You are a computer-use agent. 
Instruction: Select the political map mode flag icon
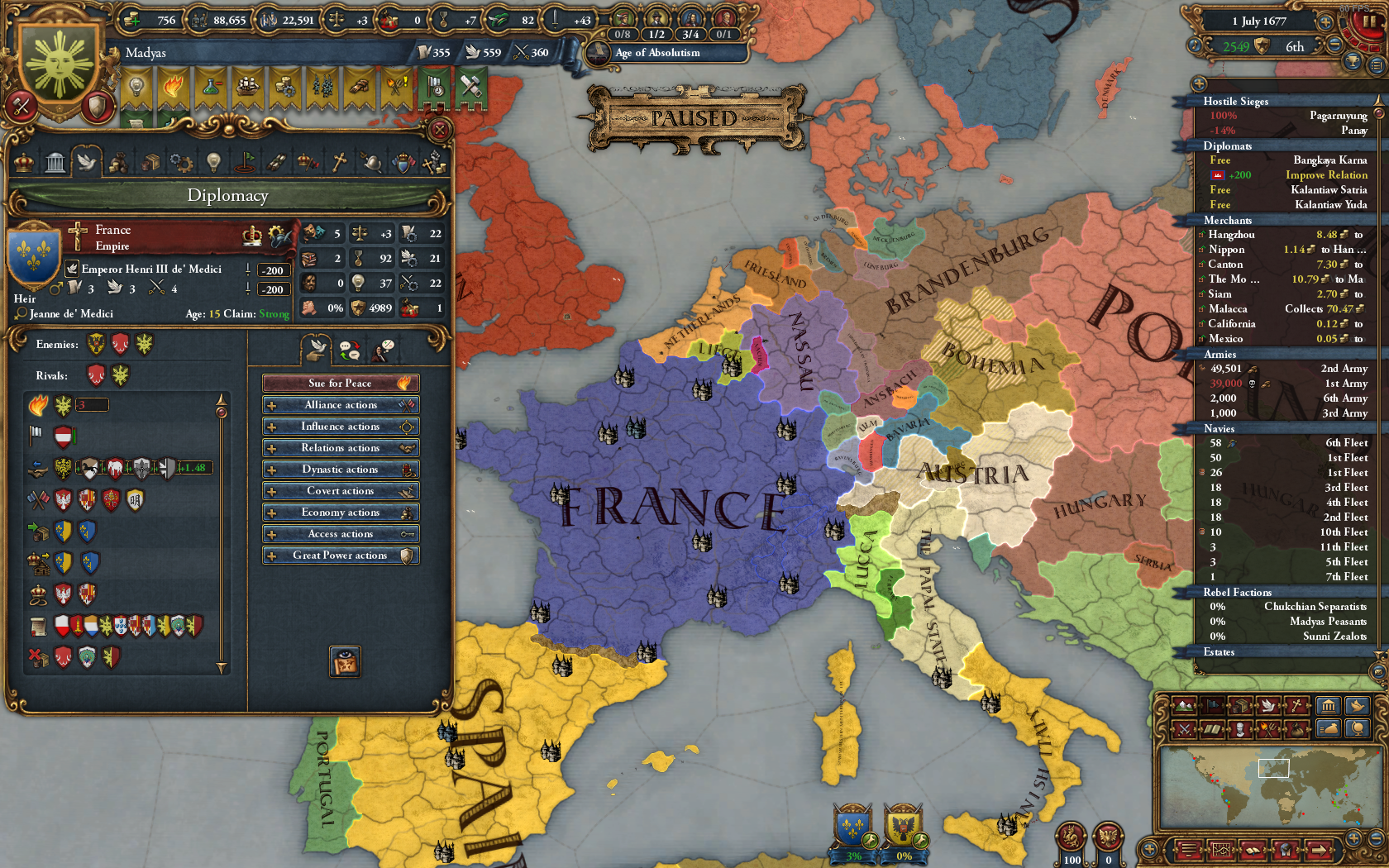(1212, 707)
